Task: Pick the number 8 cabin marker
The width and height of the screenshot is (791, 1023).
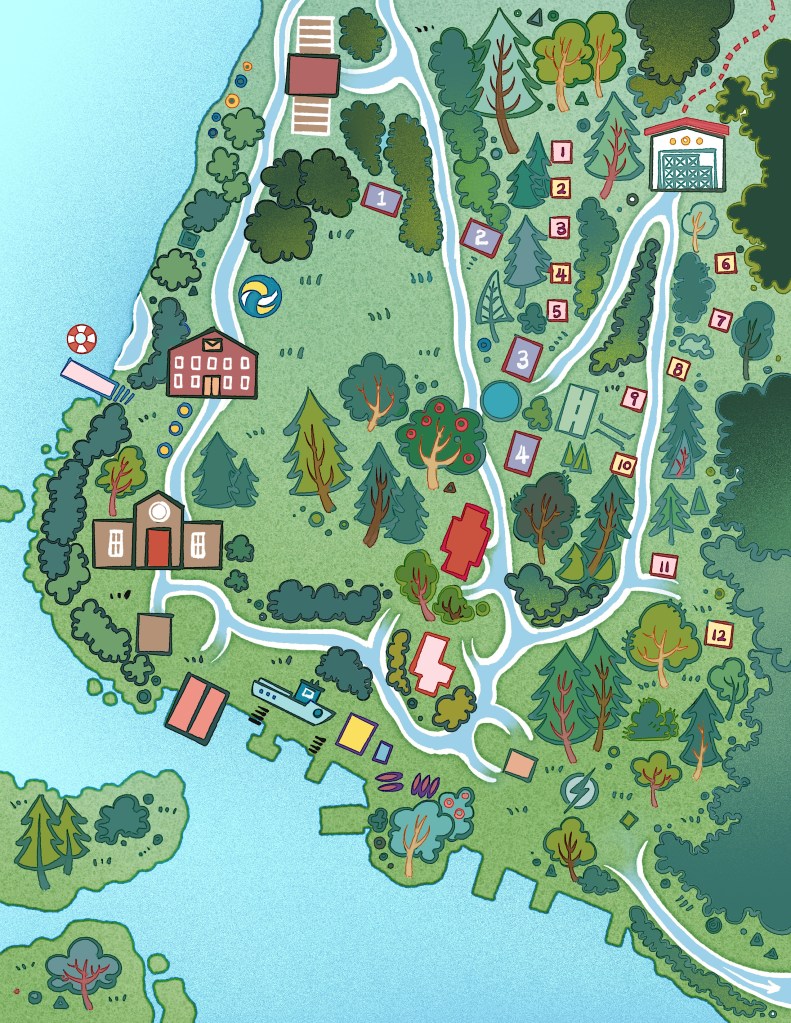Action: point(679,369)
